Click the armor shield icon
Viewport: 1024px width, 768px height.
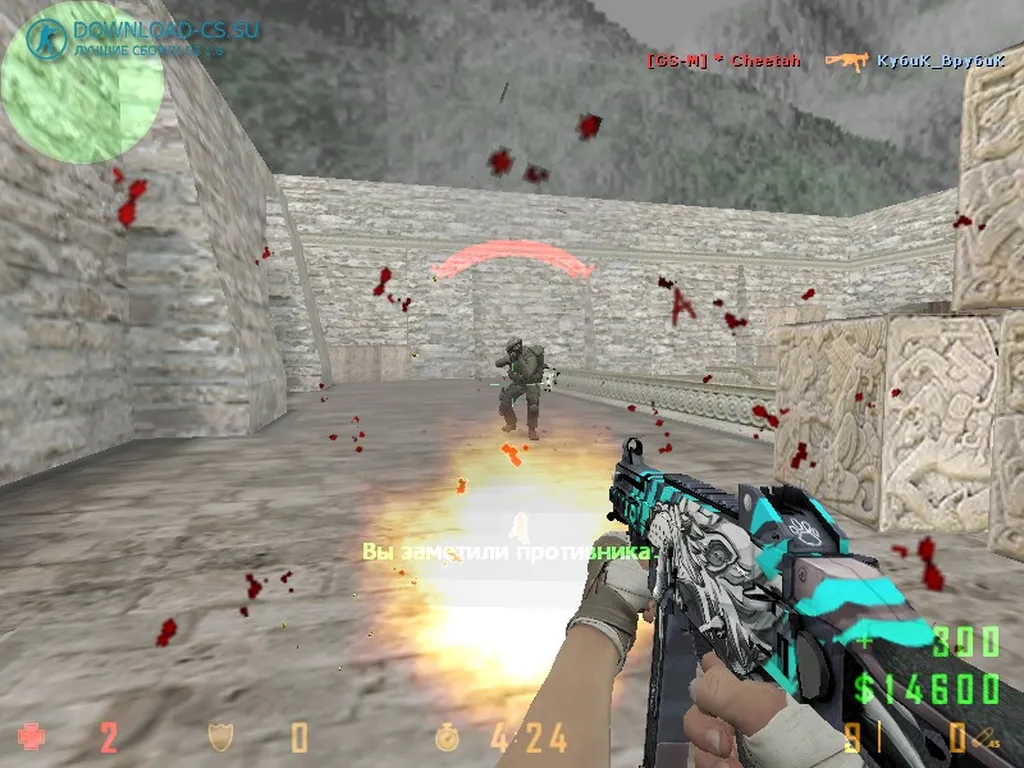tap(221, 738)
